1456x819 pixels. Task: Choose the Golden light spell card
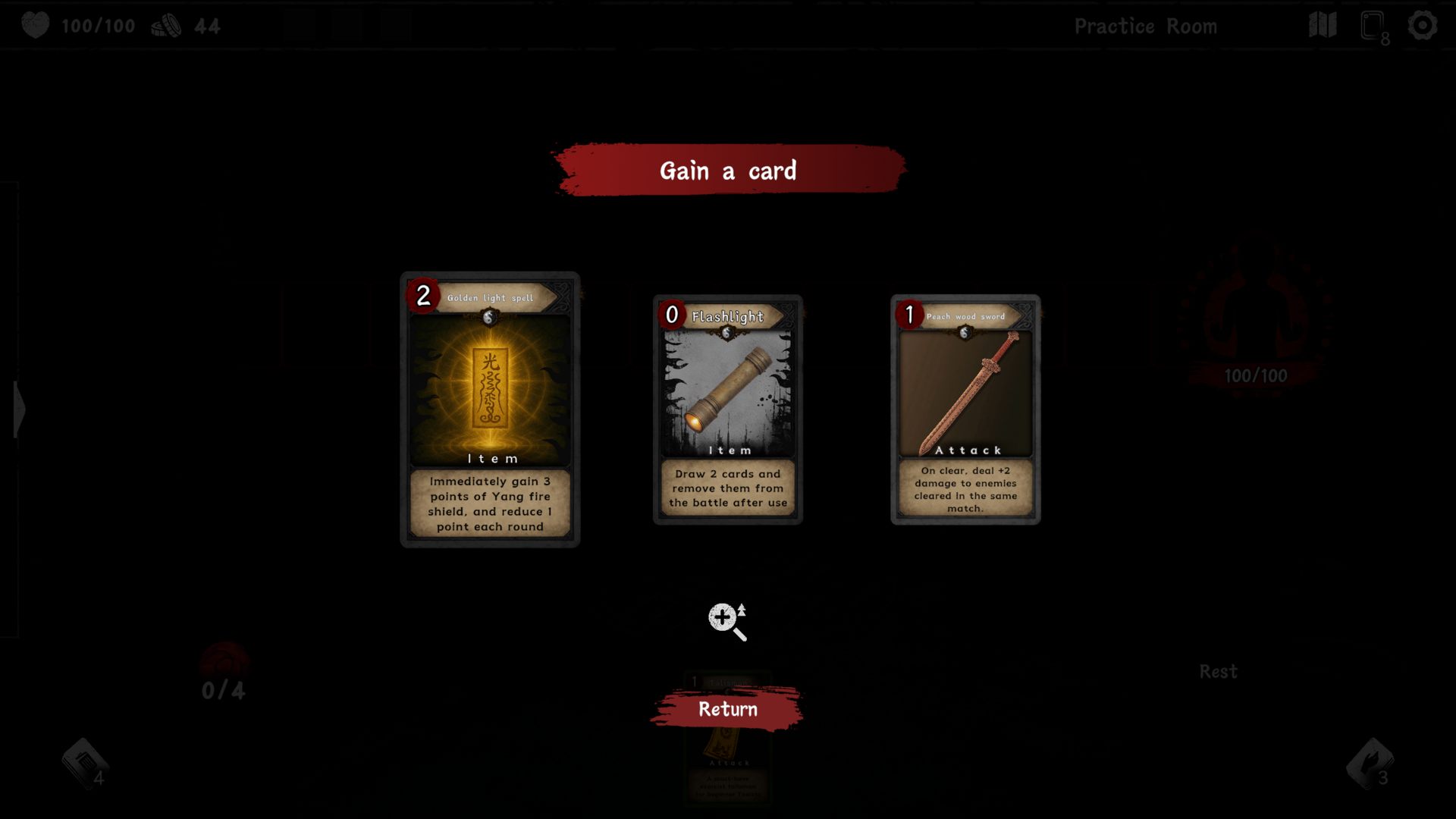coord(490,409)
